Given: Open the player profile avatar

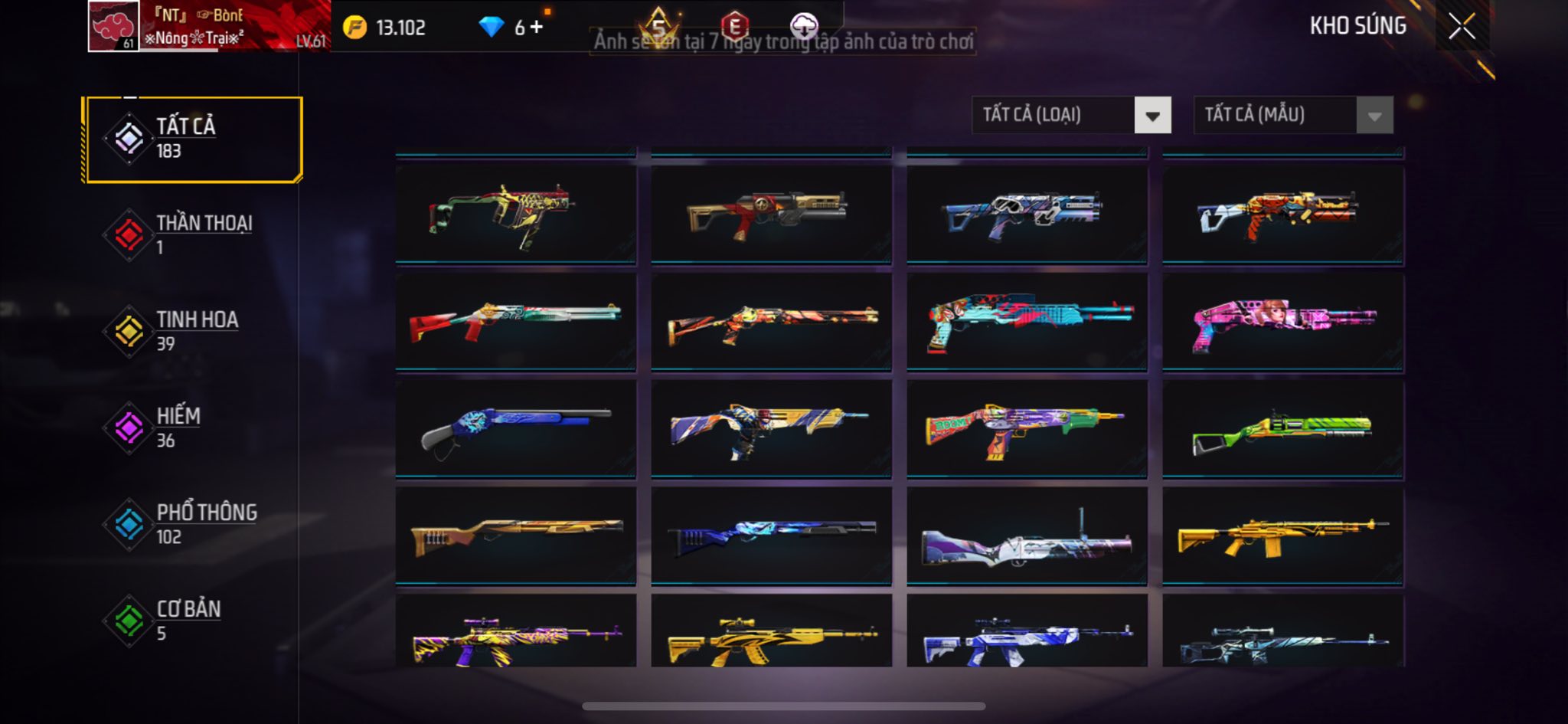Looking at the screenshot, I should click(x=114, y=26).
